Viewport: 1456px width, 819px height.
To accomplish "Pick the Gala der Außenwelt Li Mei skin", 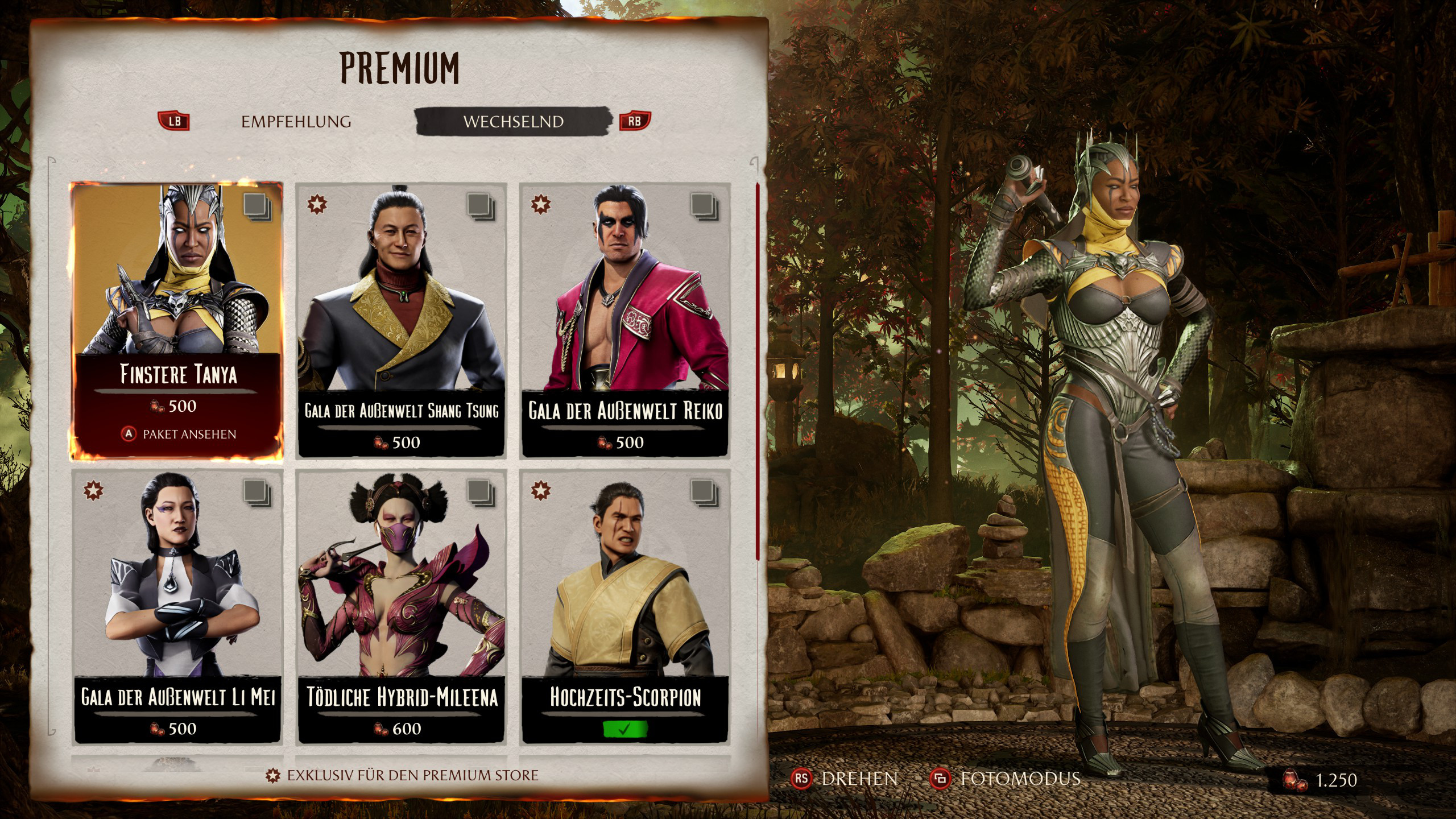I will click(177, 606).
